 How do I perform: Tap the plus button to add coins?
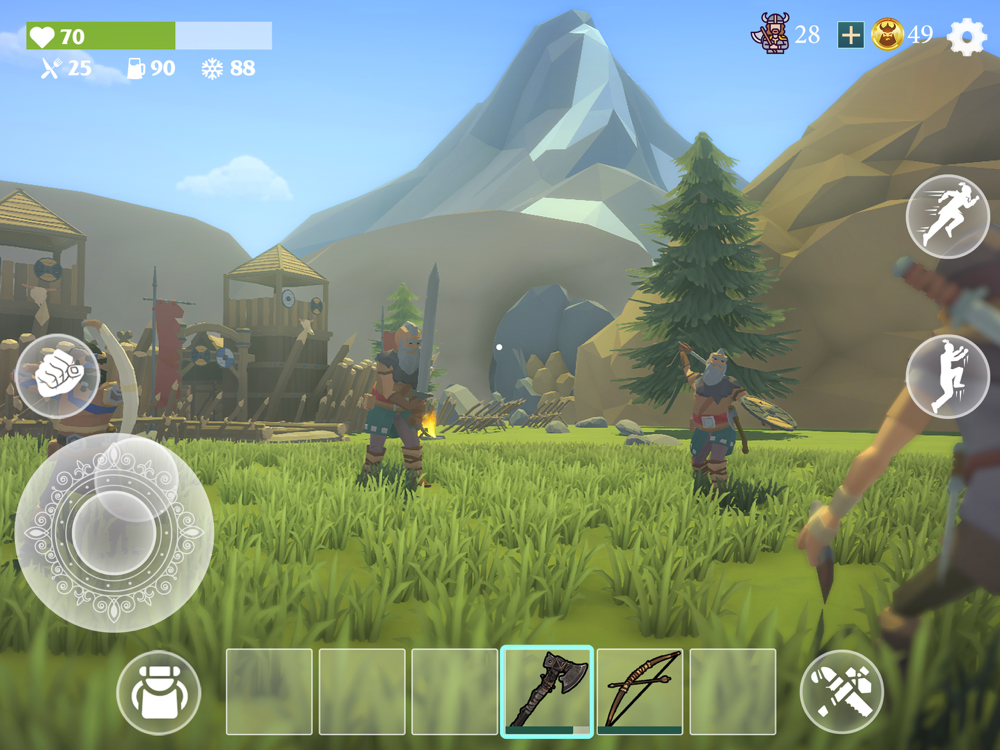(850, 36)
